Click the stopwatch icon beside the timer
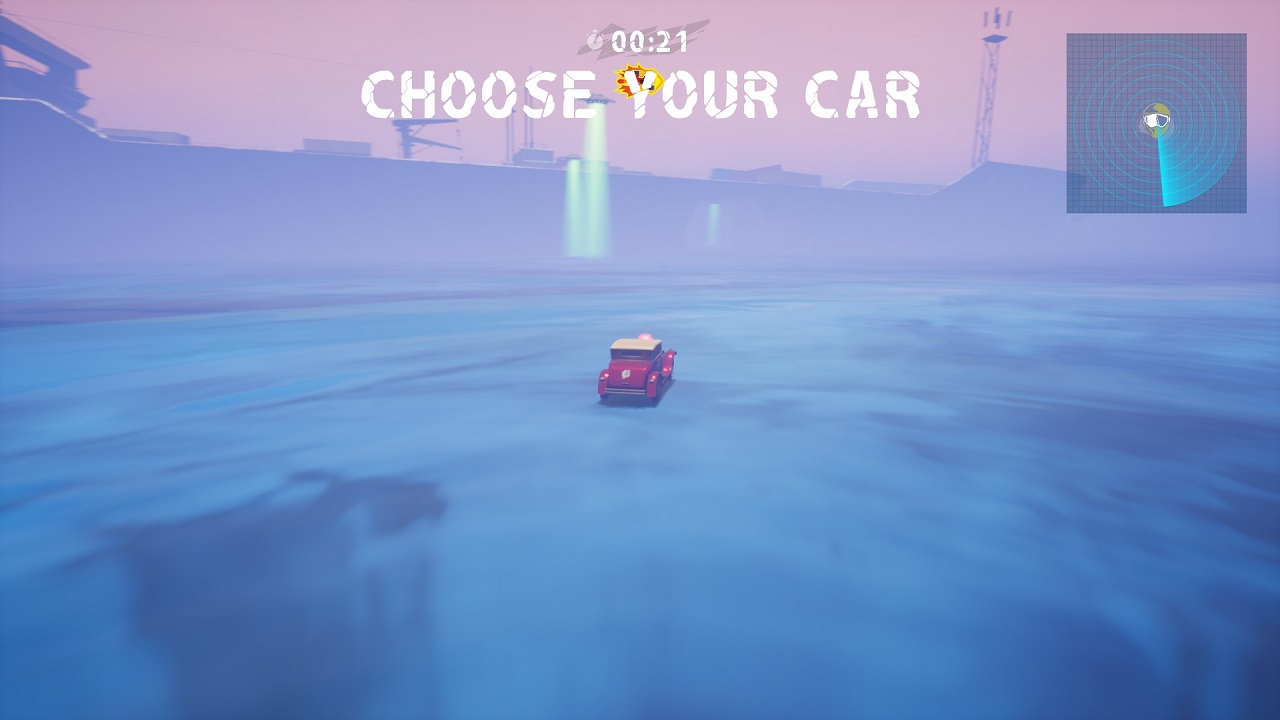1280x720 pixels. [596, 40]
